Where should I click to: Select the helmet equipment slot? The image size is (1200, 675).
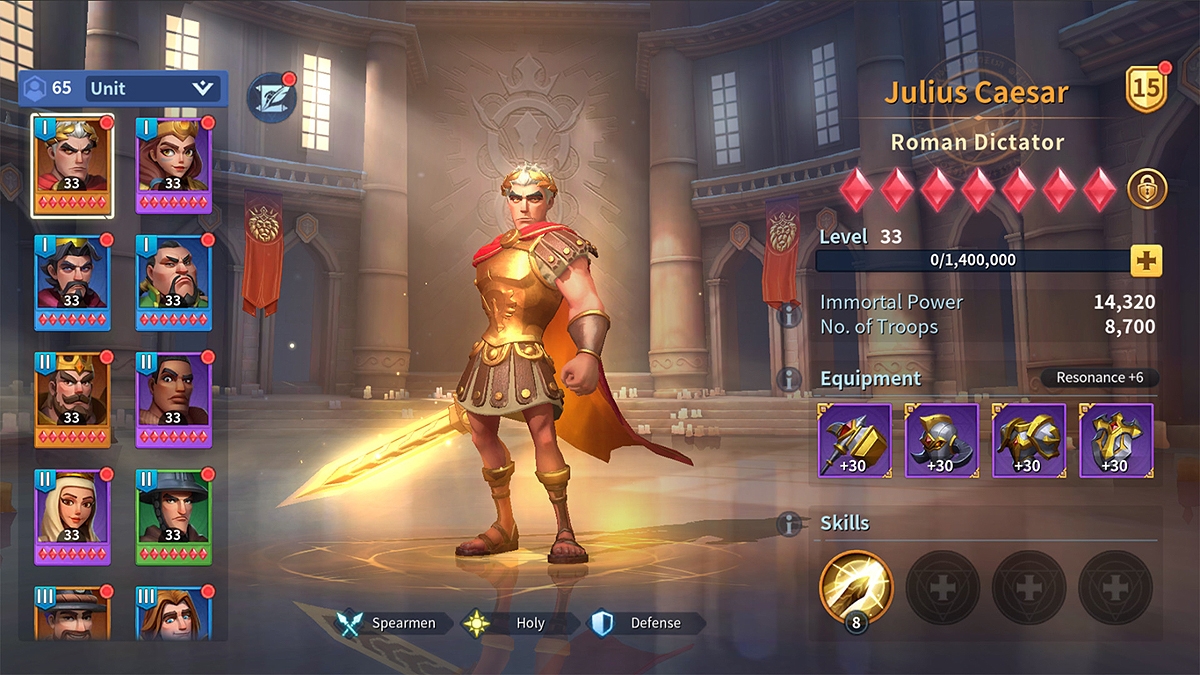pos(942,440)
